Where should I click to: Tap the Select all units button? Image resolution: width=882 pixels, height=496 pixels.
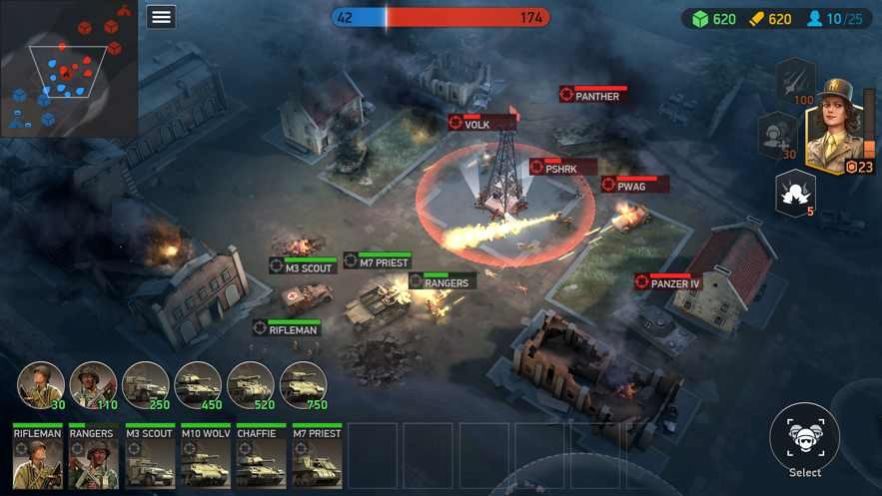coord(805,438)
